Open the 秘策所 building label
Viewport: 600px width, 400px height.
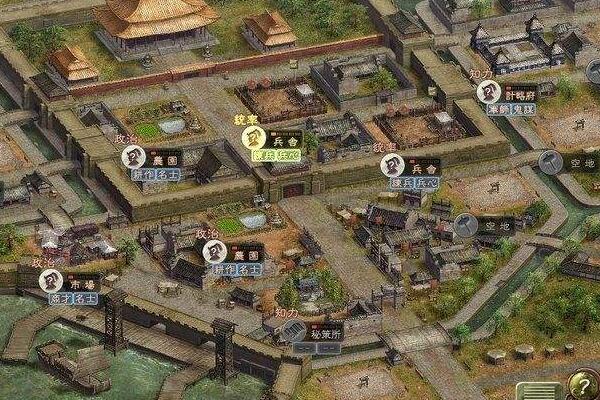click(x=324, y=330)
